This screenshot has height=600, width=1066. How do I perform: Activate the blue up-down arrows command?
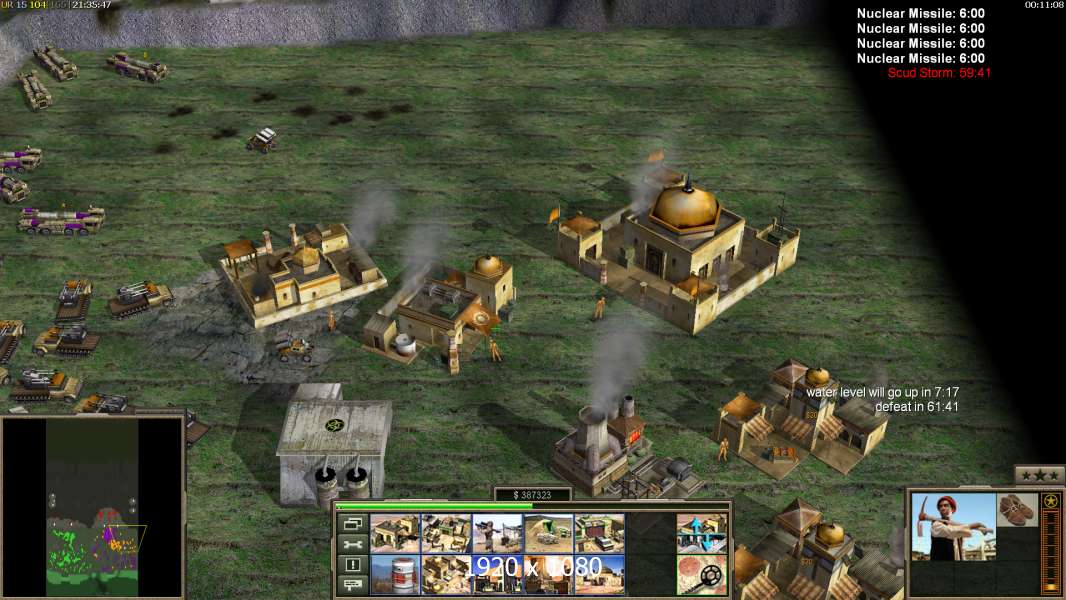pyautogui.click(x=701, y=534)
